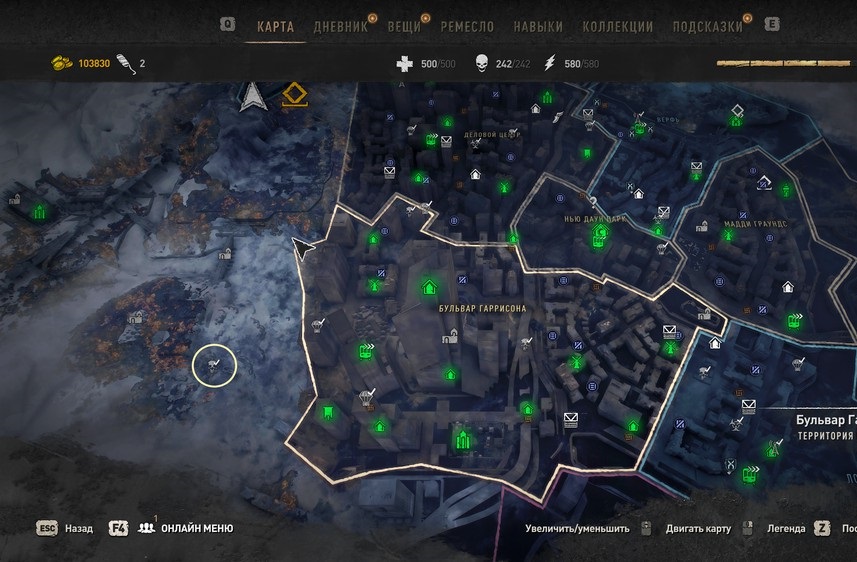The height and width of the screenshot is (562, 857).
Task: Click the yellow diamond quest marker
Action: pos(293,95)
